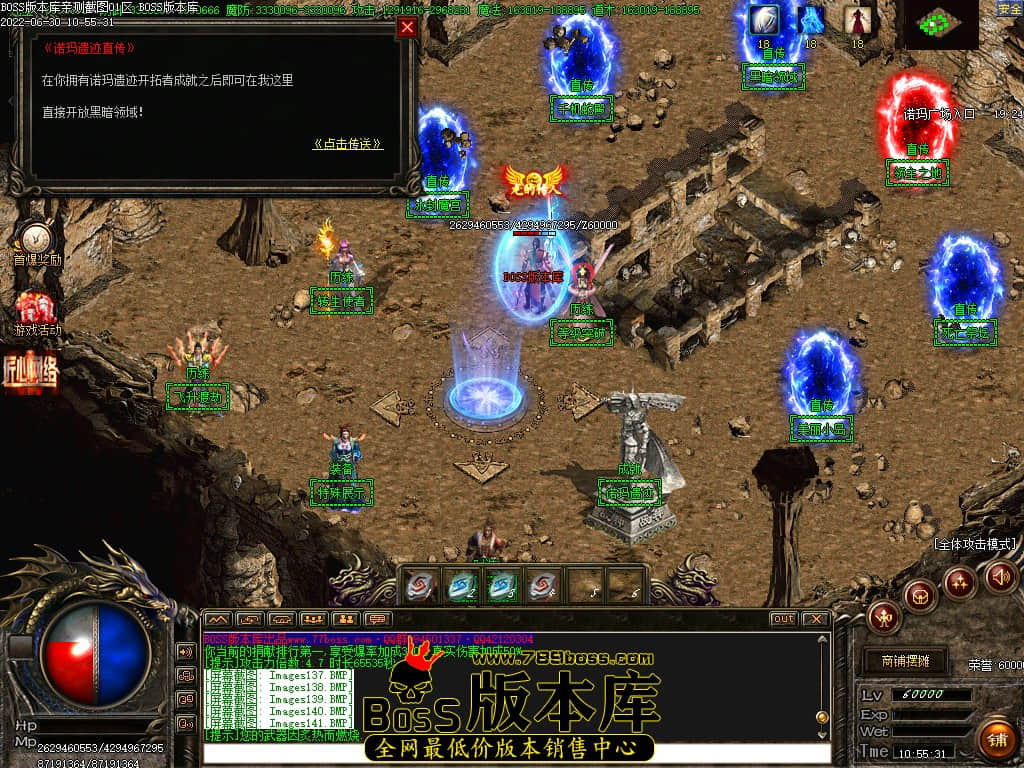Close the 诺玛遗迹直传 dialog
Image resolution: width=1024 pixels, height=768 pixels.
(407, 28)
